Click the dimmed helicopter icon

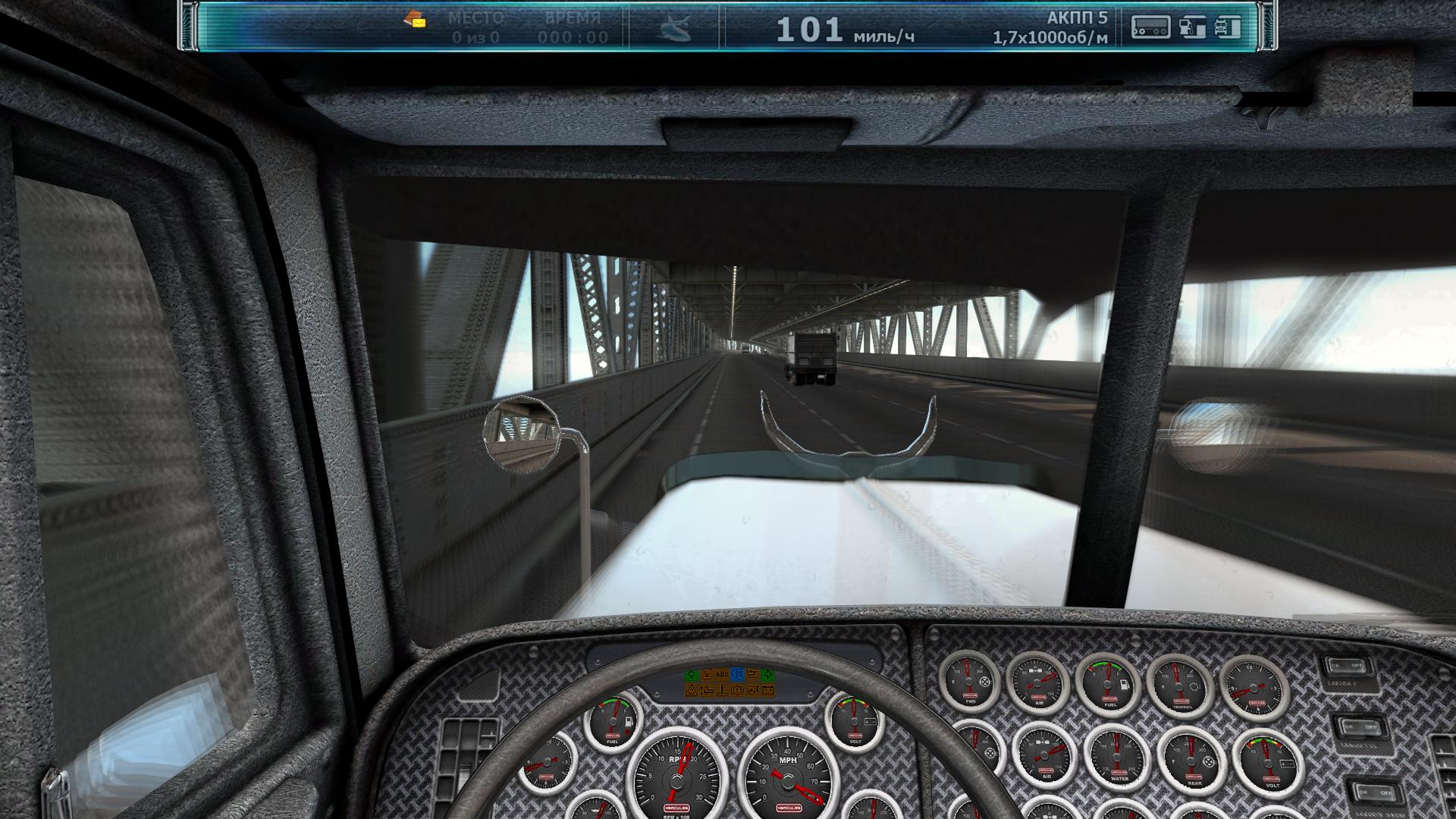pyautogui.click(x=674, y=29)
